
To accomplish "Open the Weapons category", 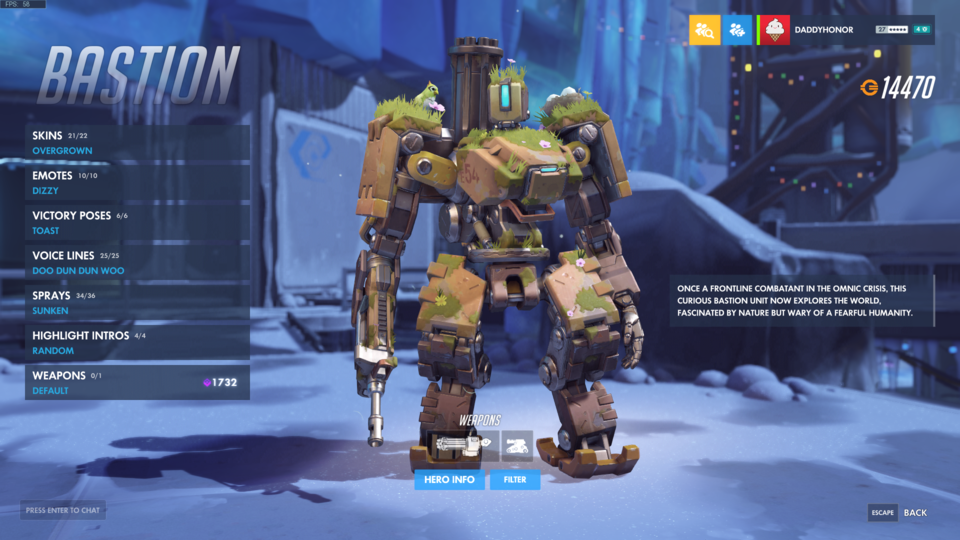I will [x=137, y=383].
